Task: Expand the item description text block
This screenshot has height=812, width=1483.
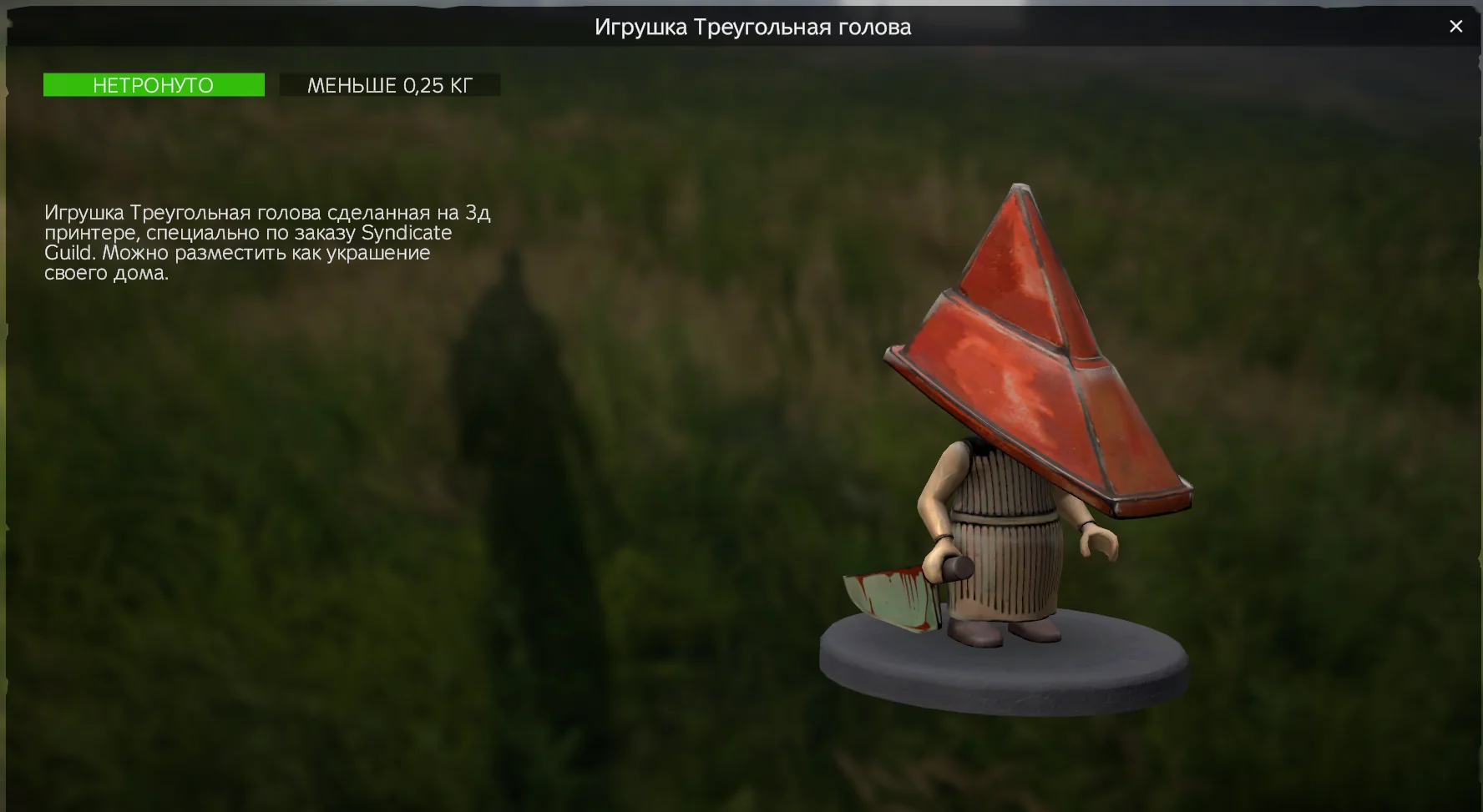Action: [267, 242]
